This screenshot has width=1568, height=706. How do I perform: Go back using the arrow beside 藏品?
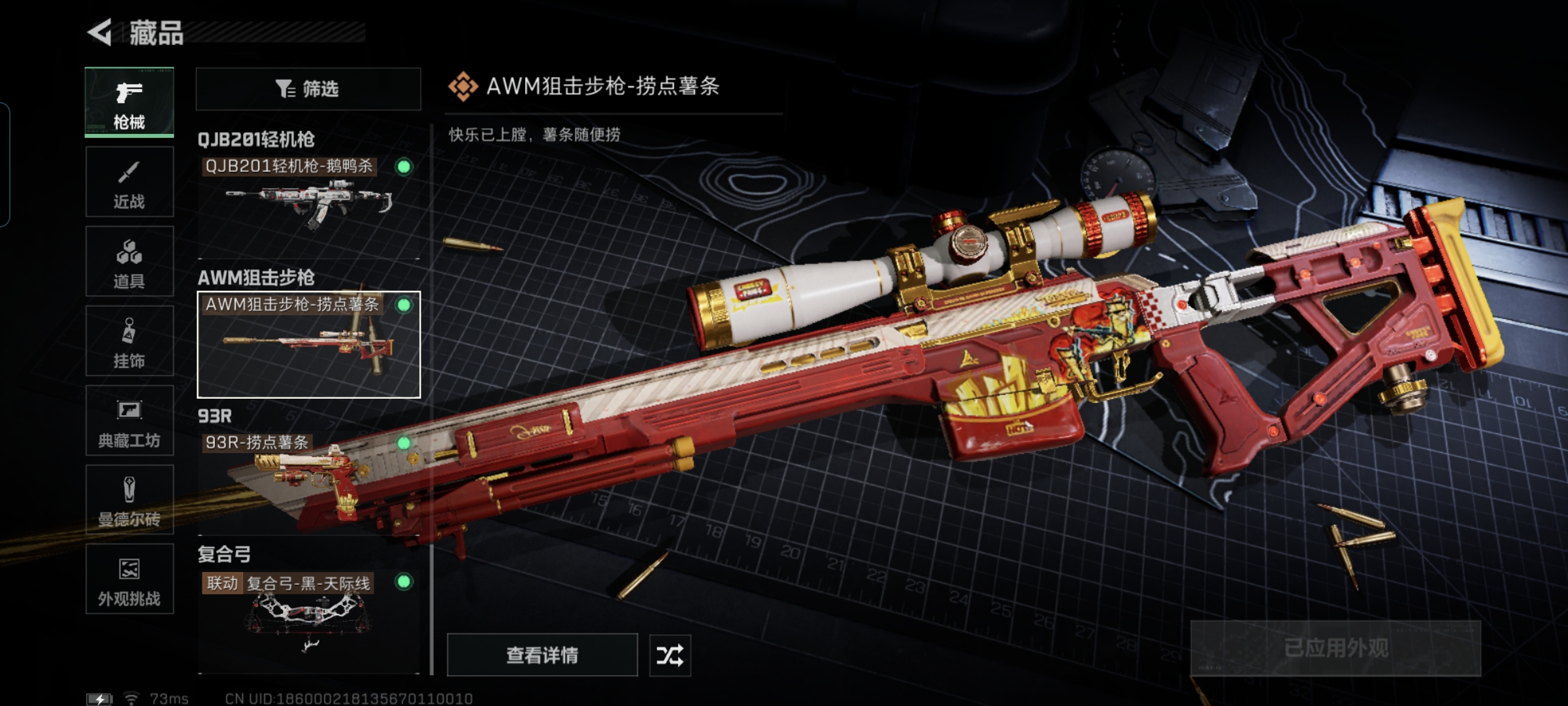point(100,32)
